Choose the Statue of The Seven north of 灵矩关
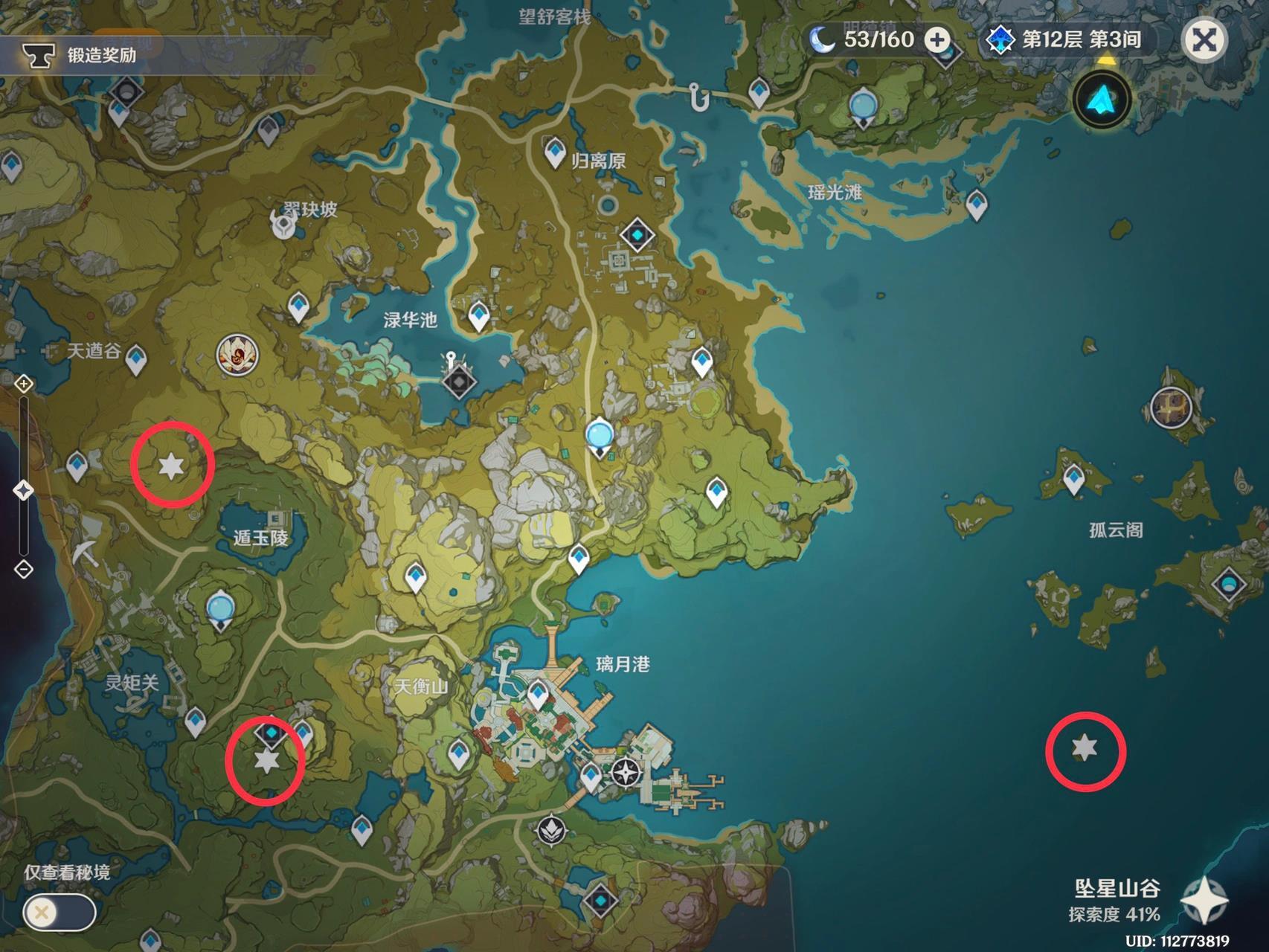1269x952 pixels. (x=219, y=609)
